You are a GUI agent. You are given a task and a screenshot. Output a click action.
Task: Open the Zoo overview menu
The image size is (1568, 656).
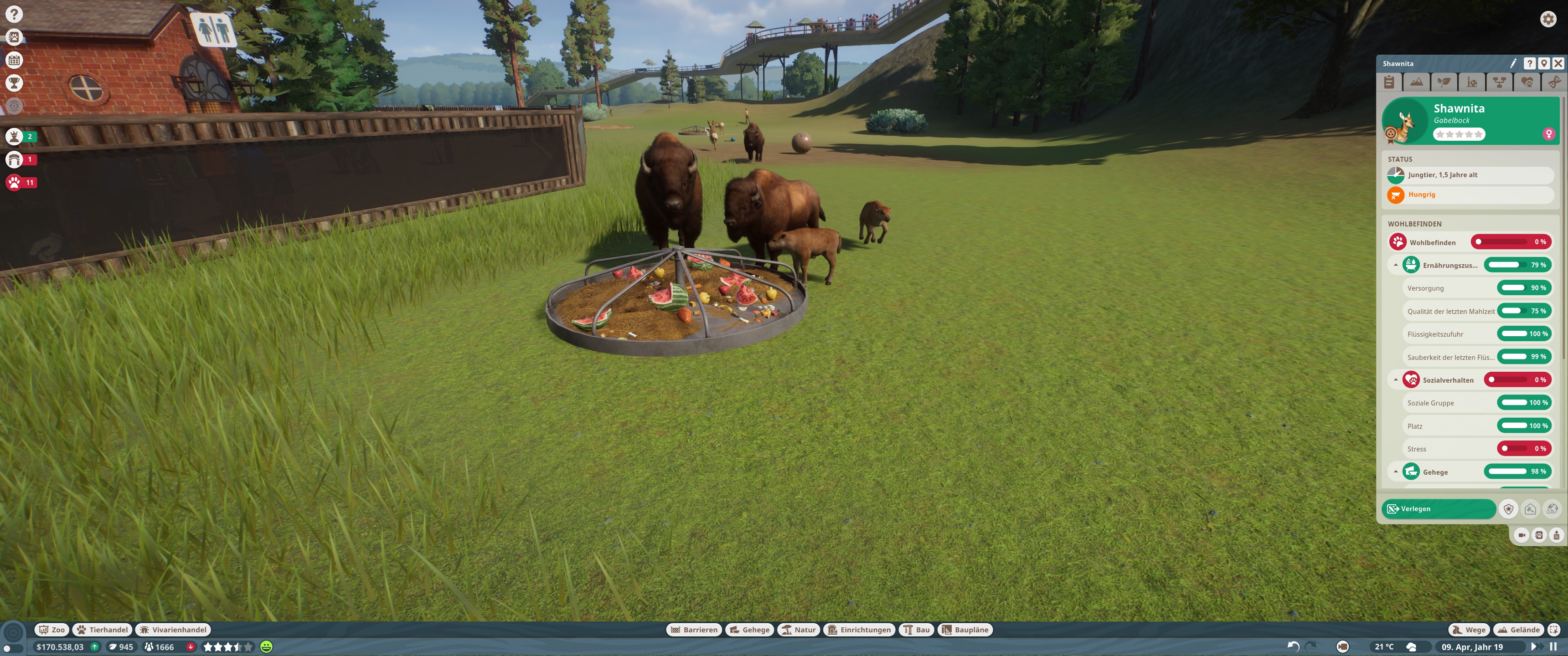(52, 630)
